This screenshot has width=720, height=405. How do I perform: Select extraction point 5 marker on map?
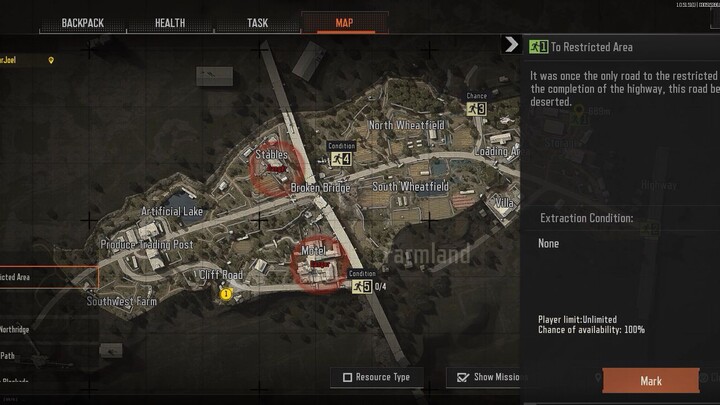(x=360, y=286)
